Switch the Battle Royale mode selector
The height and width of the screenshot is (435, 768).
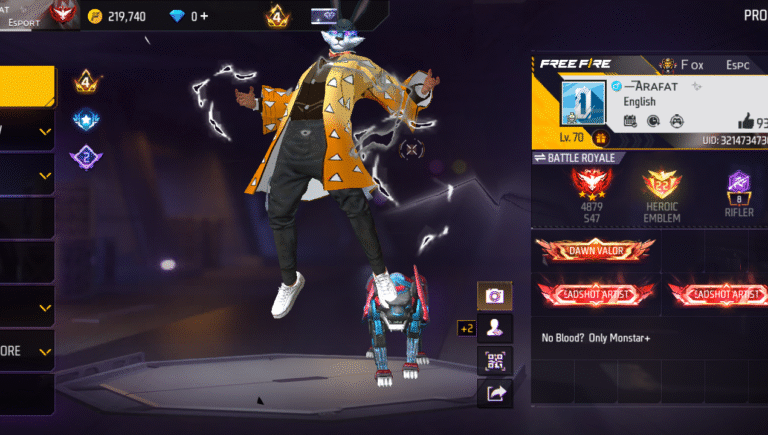(x=580, y=158)
